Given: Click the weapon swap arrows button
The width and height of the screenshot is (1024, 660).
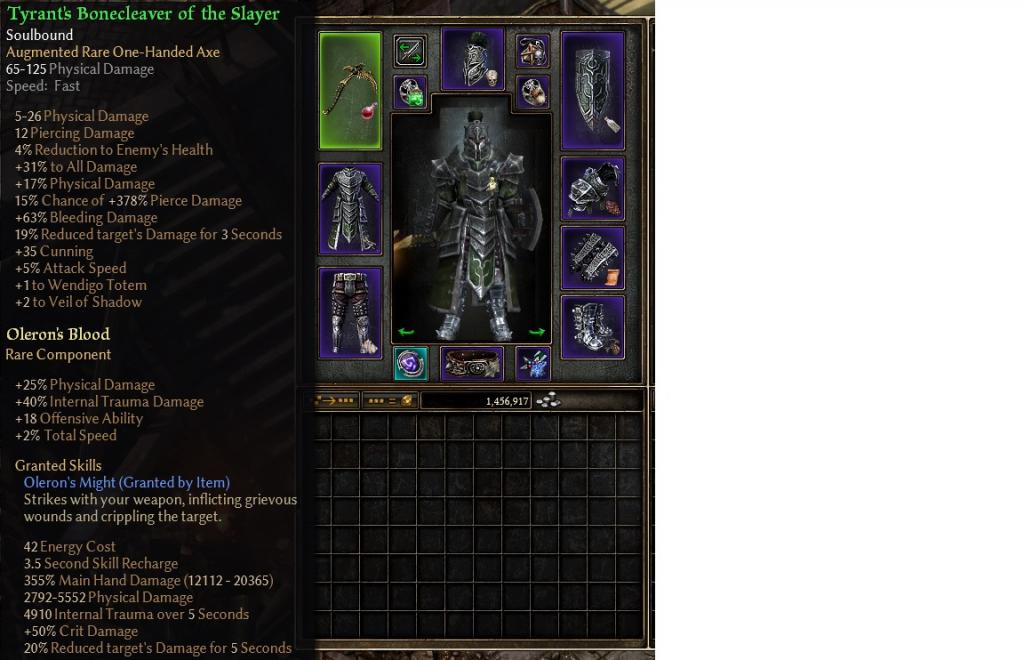Looking at the screenshot, I should (410, 51).
